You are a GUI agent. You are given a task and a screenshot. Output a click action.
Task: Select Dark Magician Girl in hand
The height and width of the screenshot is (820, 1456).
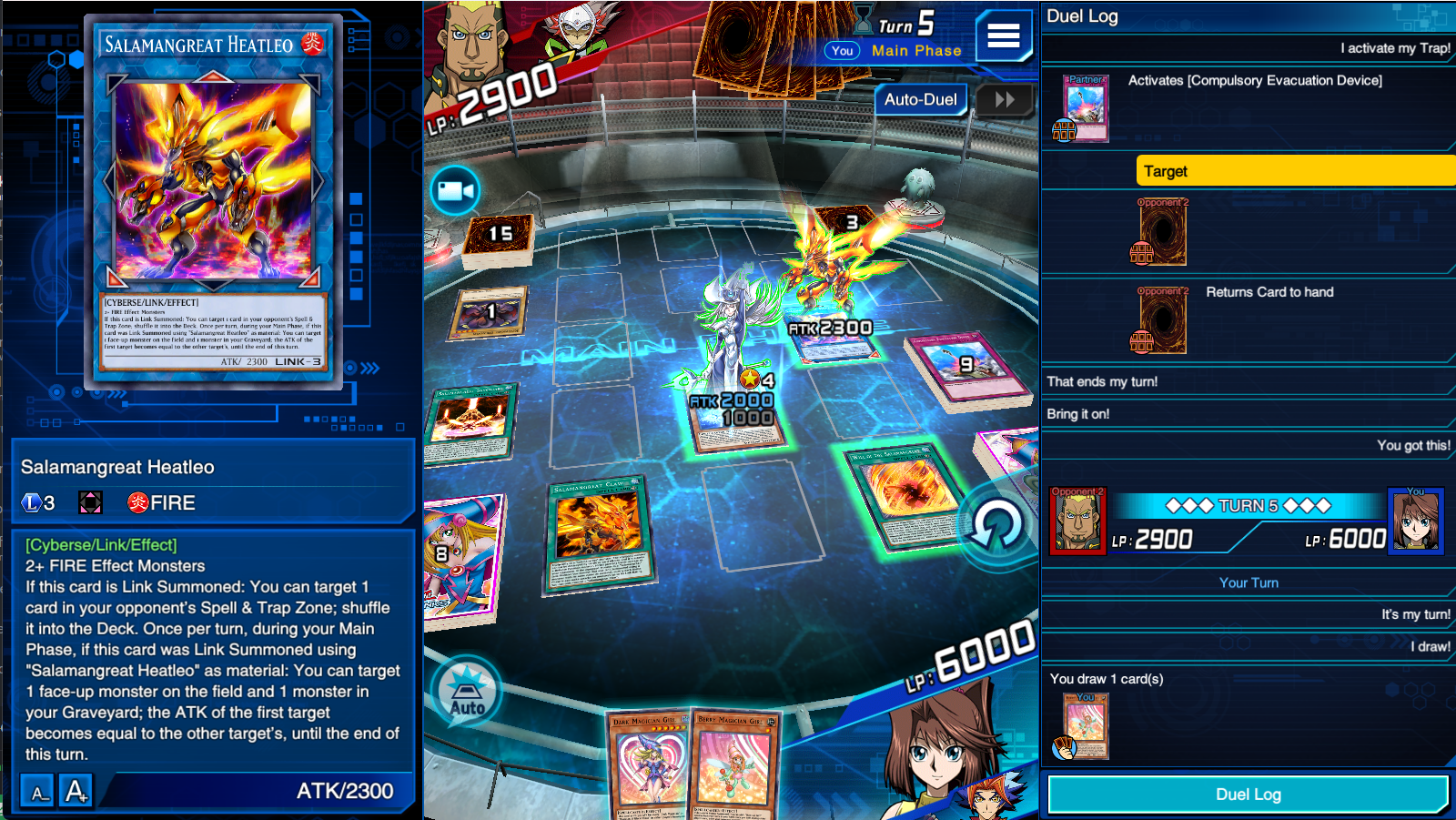pos(649,764)
